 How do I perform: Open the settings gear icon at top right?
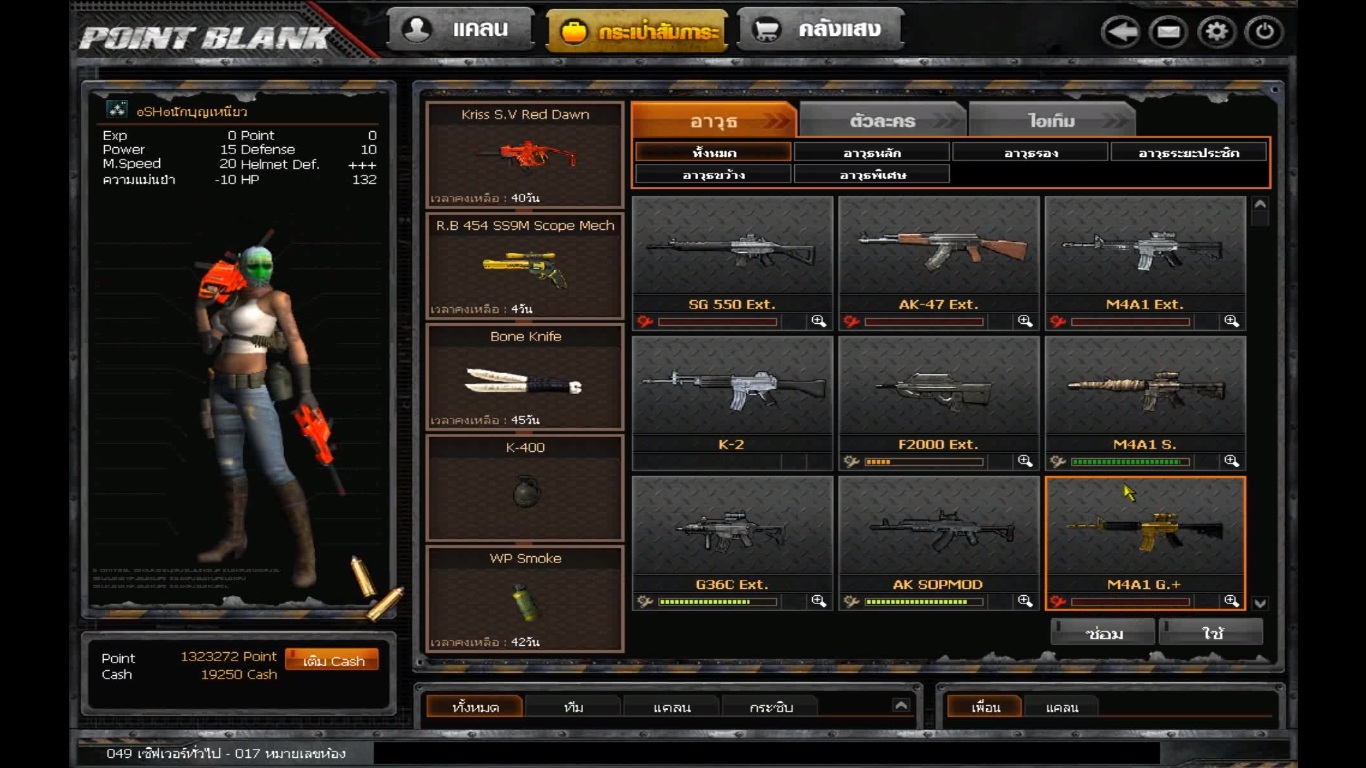[1216, 31]
